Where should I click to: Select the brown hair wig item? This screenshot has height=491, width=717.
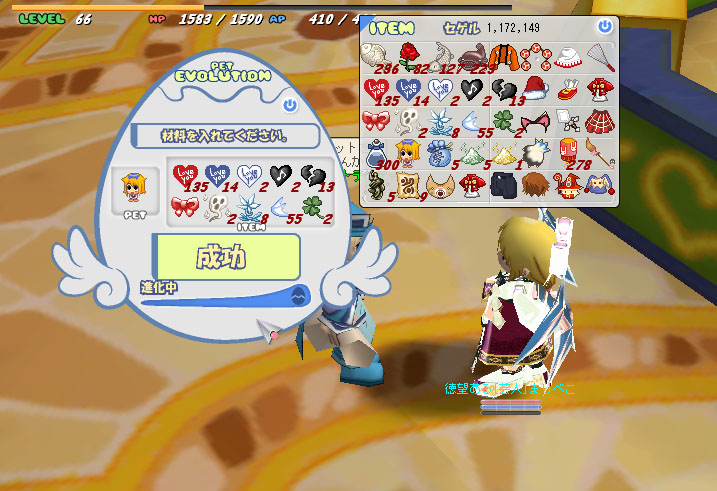(534, 185)
